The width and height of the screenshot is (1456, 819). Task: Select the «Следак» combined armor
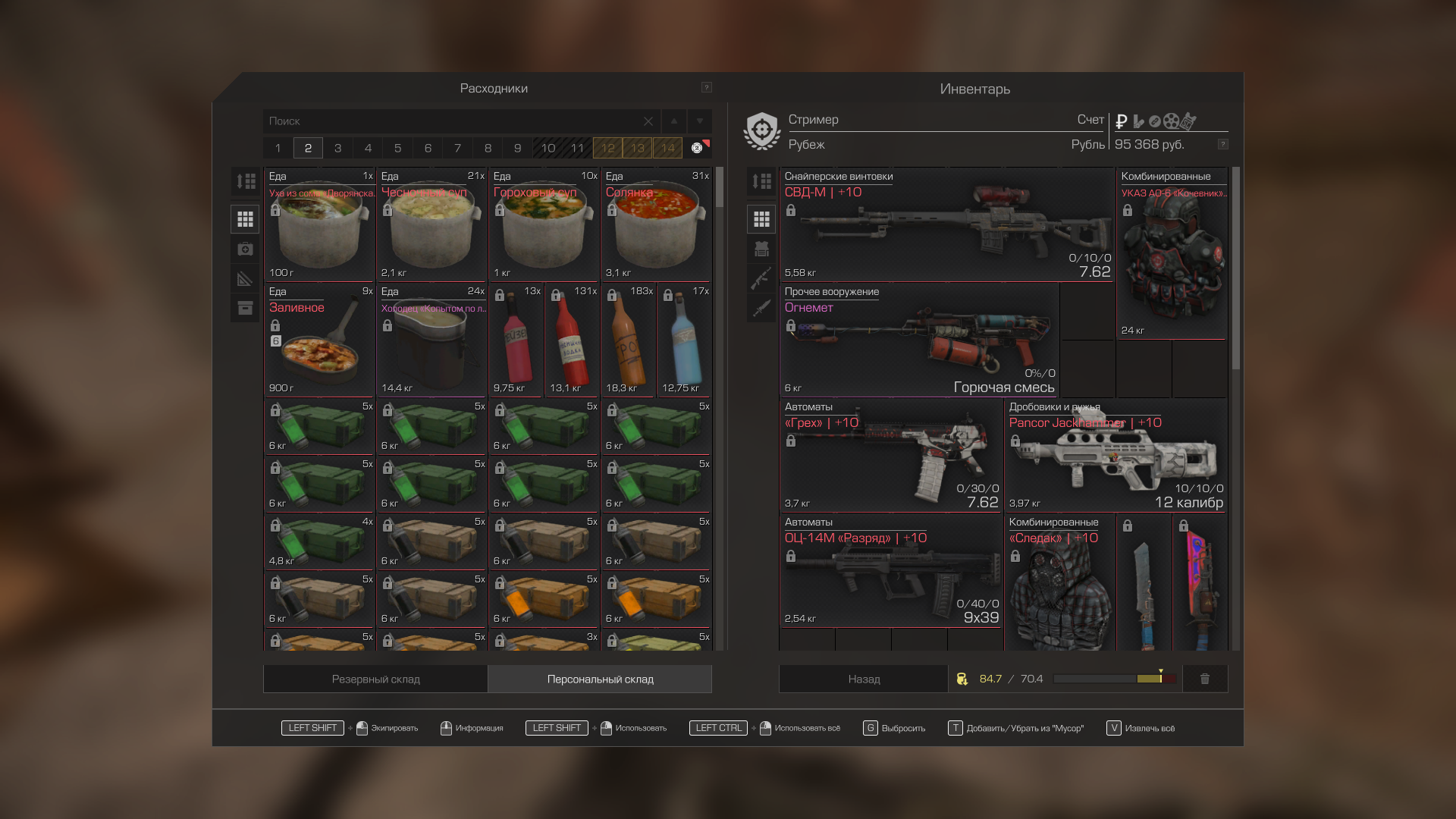click(x=1059, y=584)
